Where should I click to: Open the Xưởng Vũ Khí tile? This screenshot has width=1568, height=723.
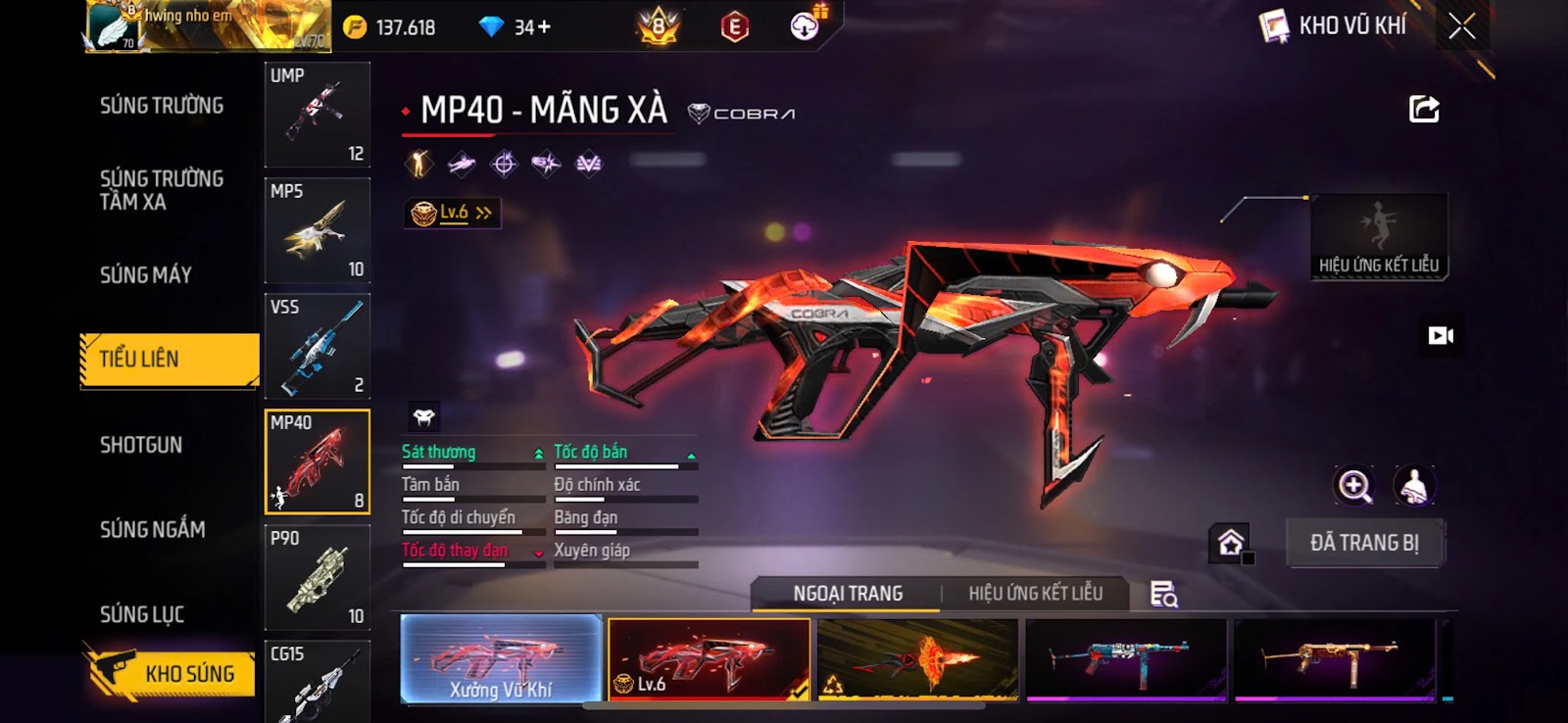501,659
